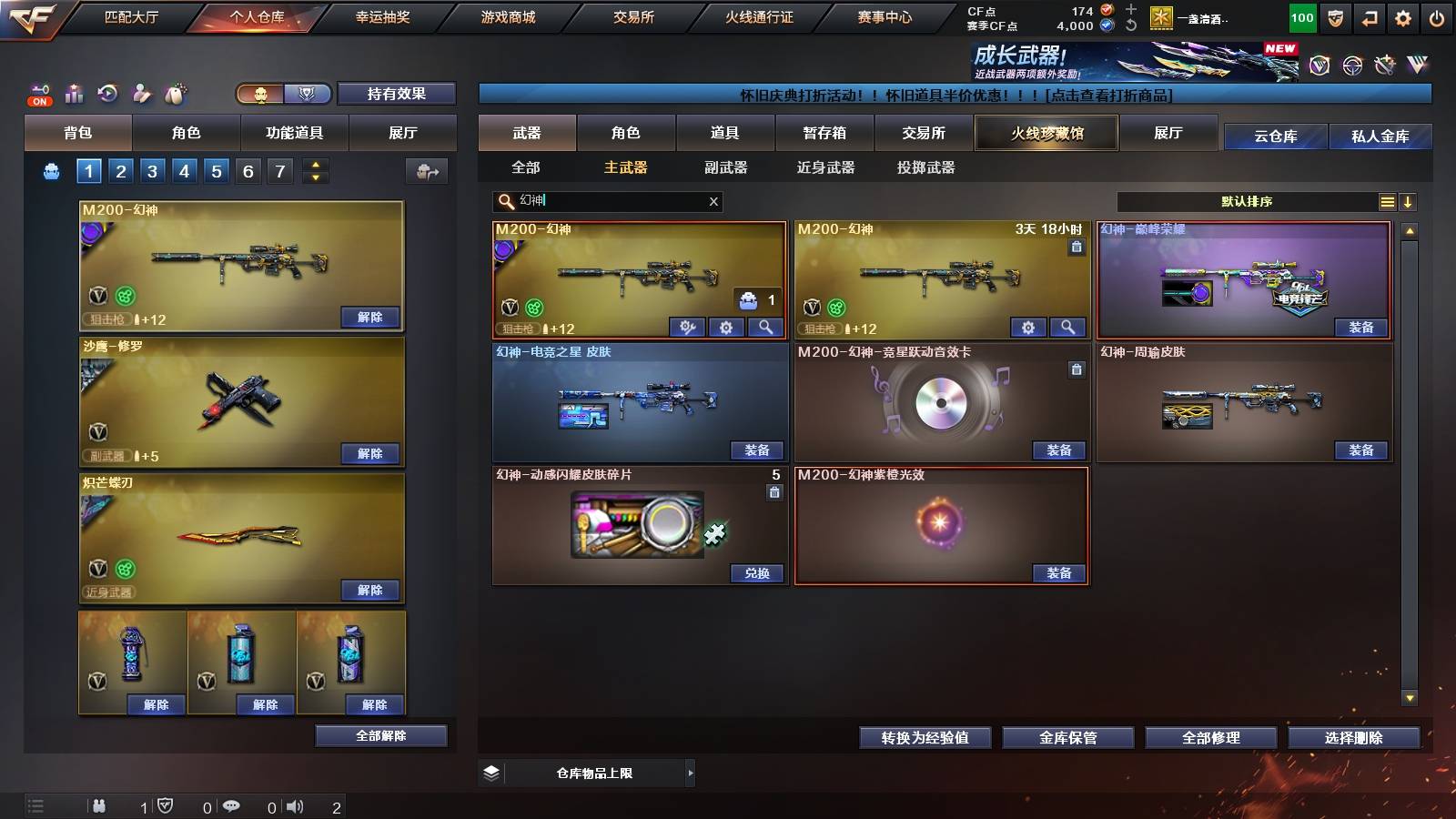Viewport: 1456px width, 819px height.
Task: Click the gear icon on the 3-day M200-幻神 card
Action: tap(1028, 326)
